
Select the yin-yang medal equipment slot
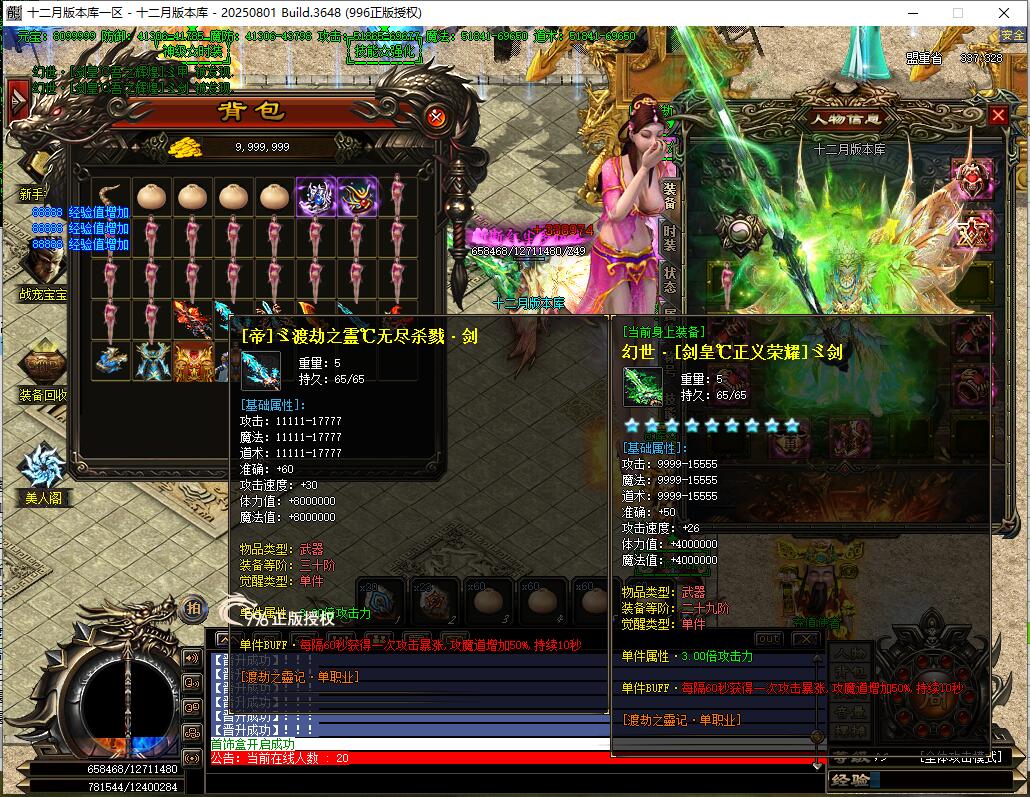[739, 231]
